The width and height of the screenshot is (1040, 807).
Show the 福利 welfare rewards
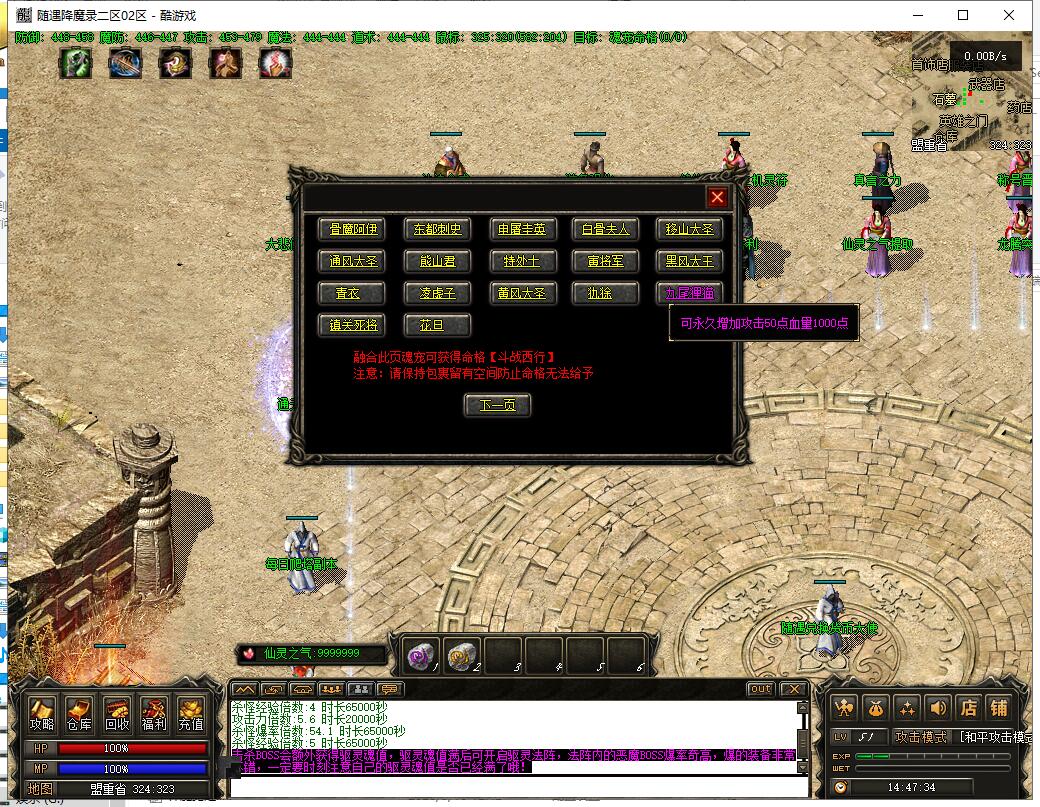153,714
